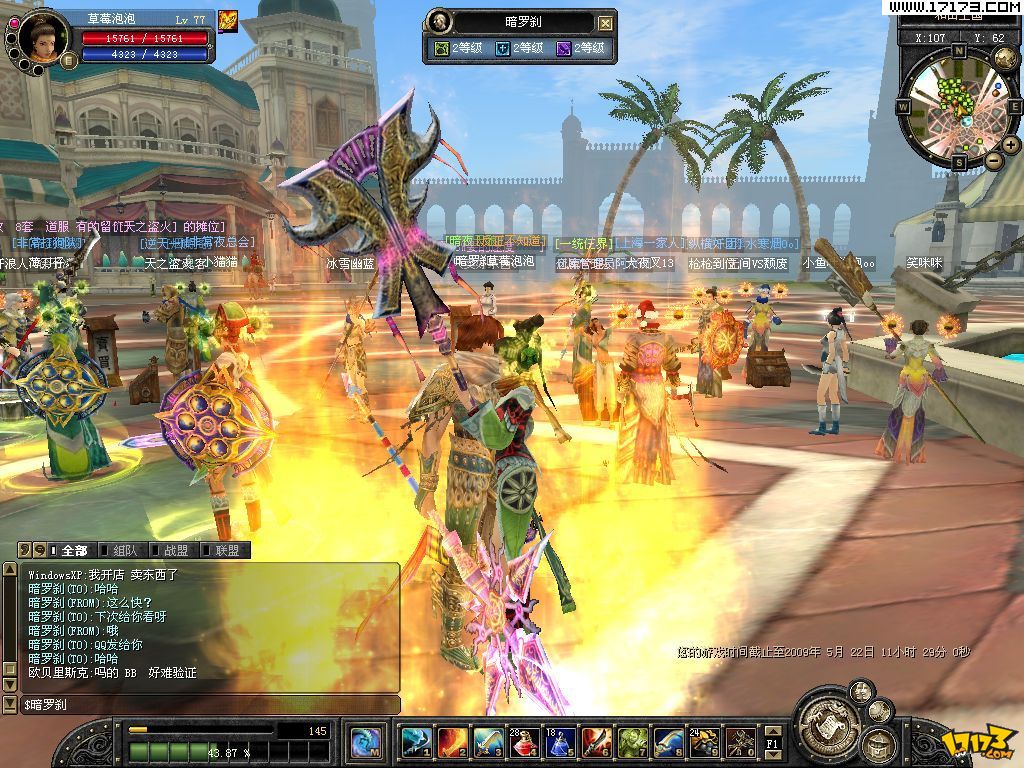Switch to the 全部 chat tab
This screenshot has height=768, width=1024.
click(73, 550)
